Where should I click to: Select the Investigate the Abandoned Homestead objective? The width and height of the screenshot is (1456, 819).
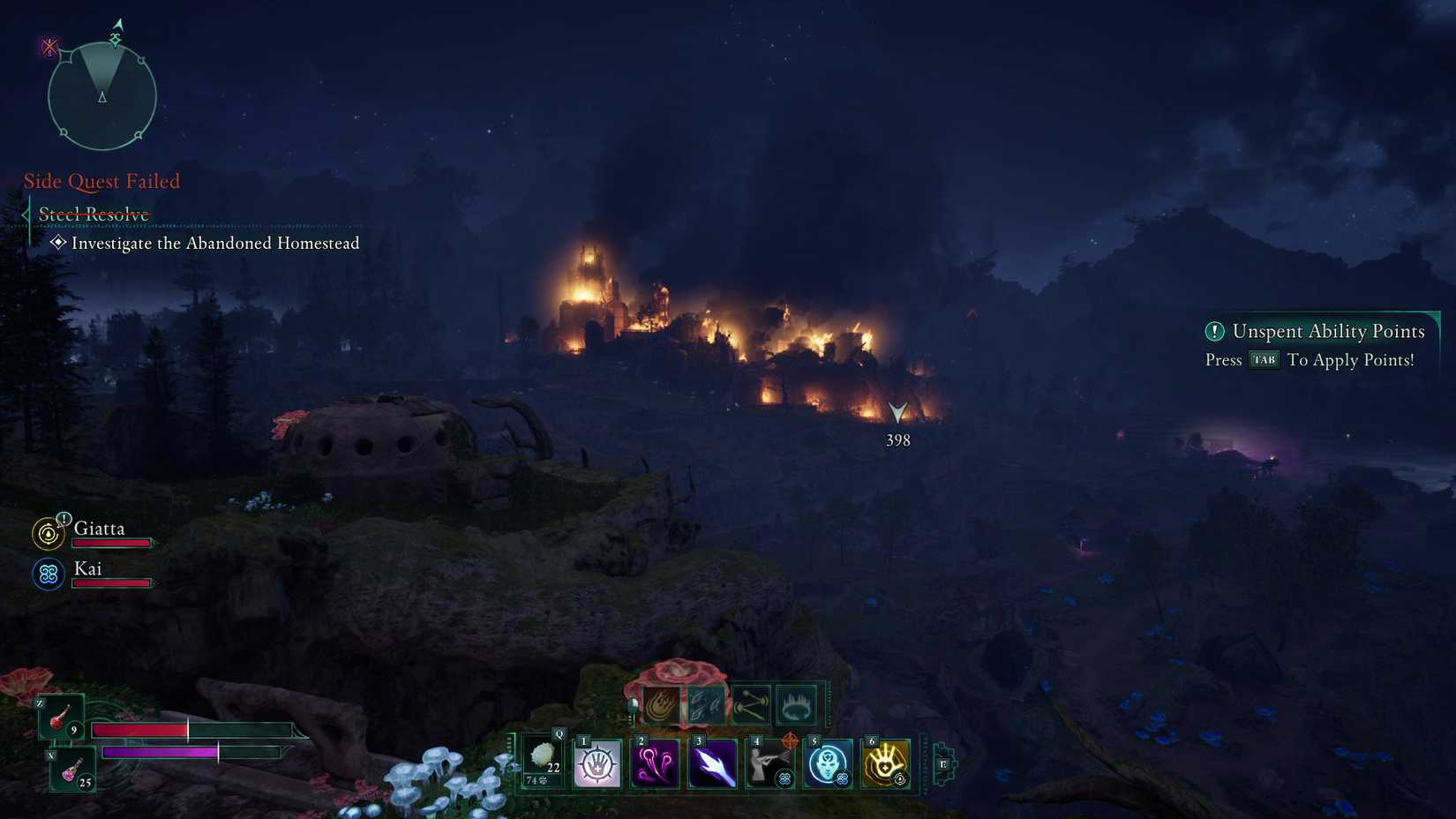pyautogui.click(x=214, y=244)
